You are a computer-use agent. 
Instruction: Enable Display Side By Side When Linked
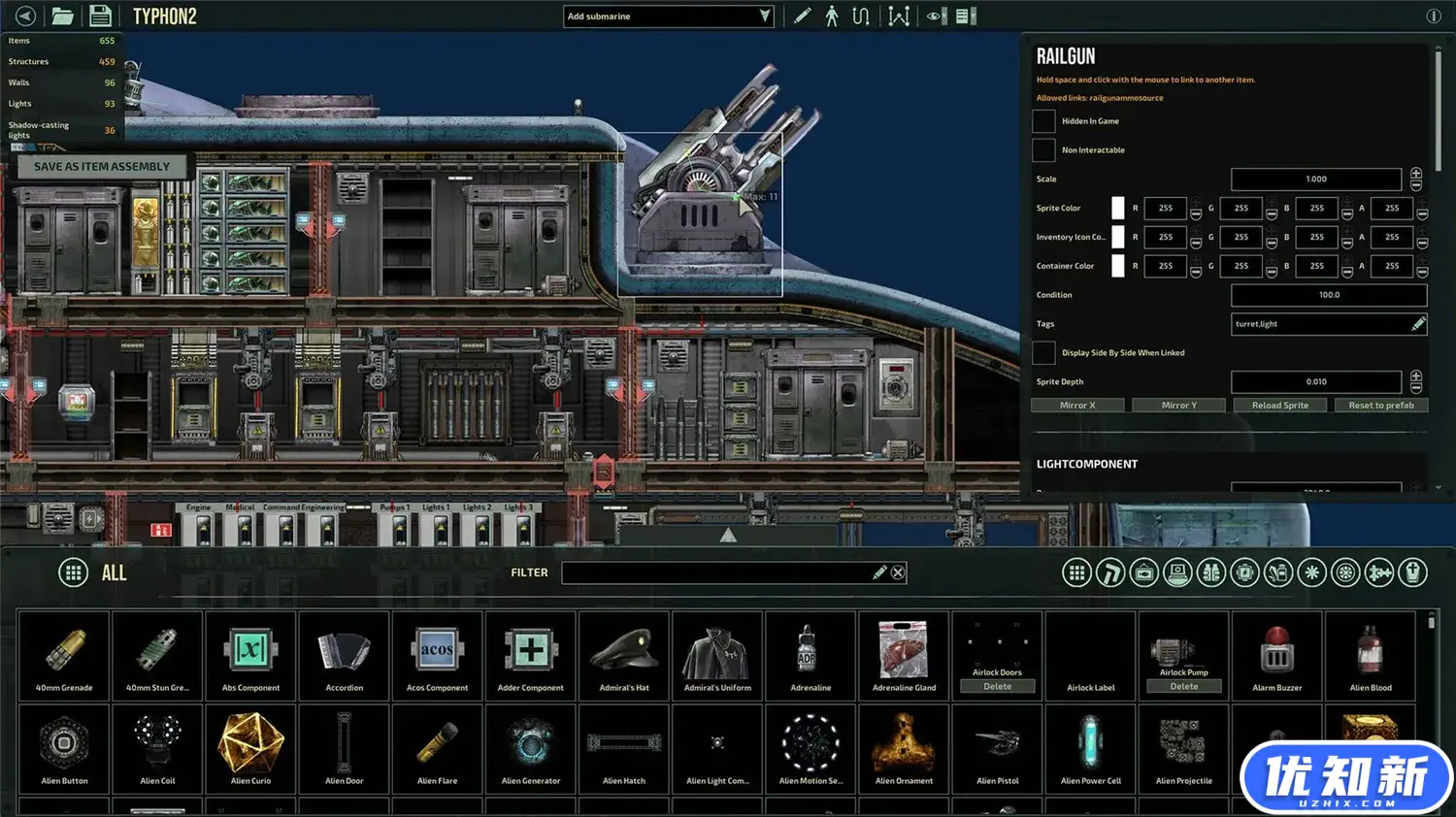(1043, 353)
